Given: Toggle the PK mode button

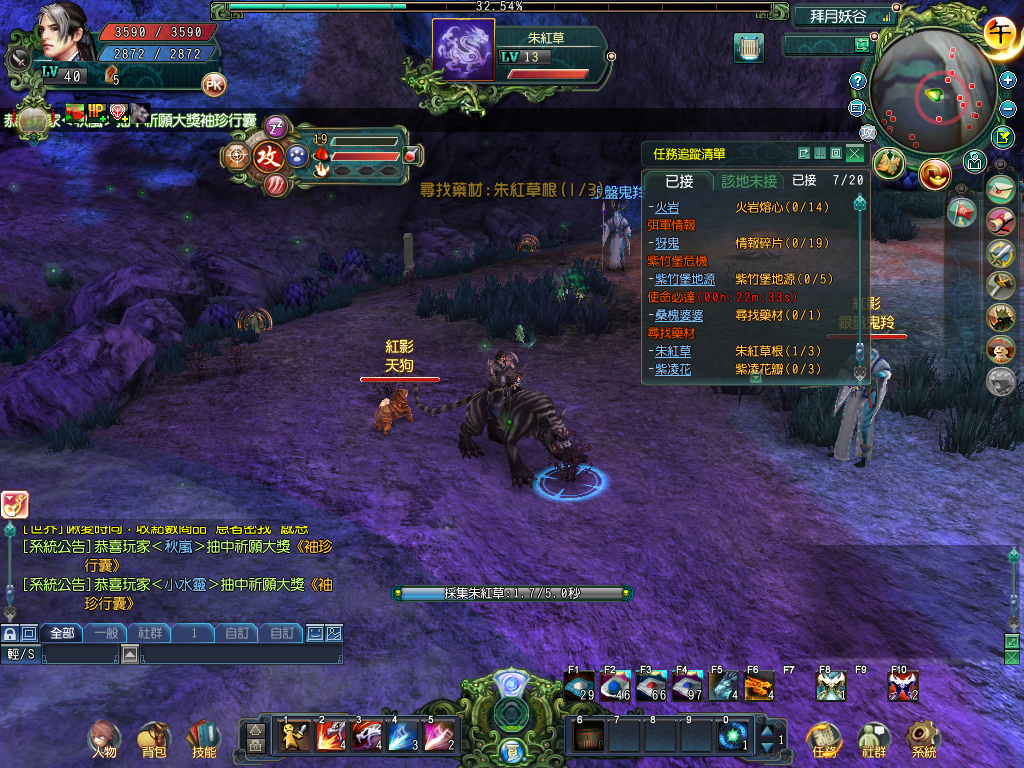Looking at the screenshot, I should coord(214,84).
